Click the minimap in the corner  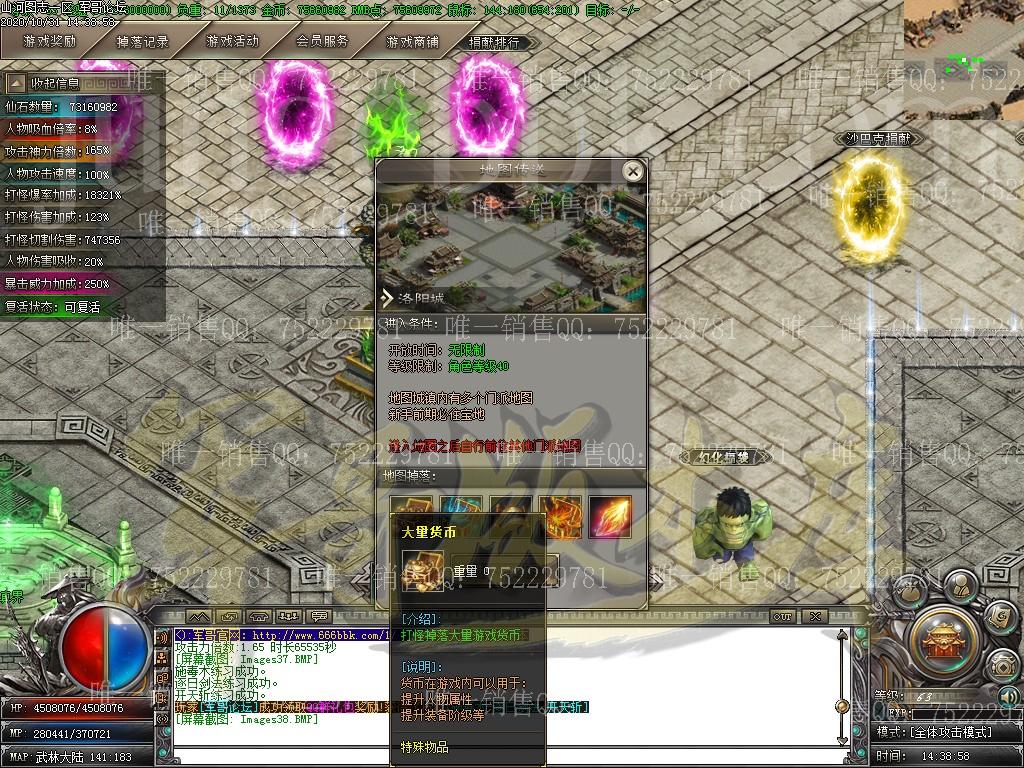coord(964,60)
